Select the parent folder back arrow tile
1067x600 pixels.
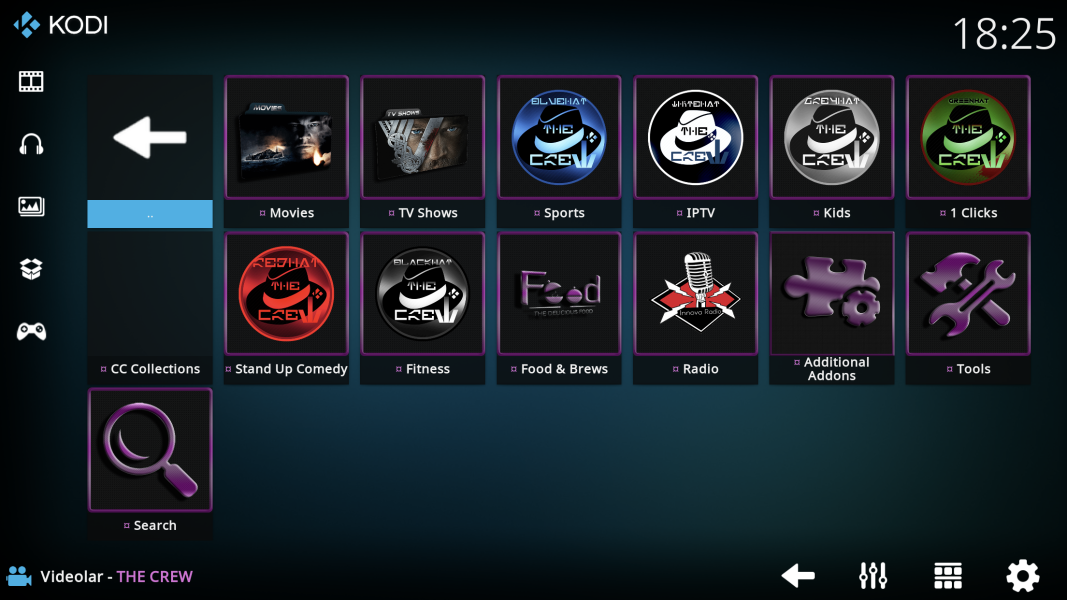point(150,138)
